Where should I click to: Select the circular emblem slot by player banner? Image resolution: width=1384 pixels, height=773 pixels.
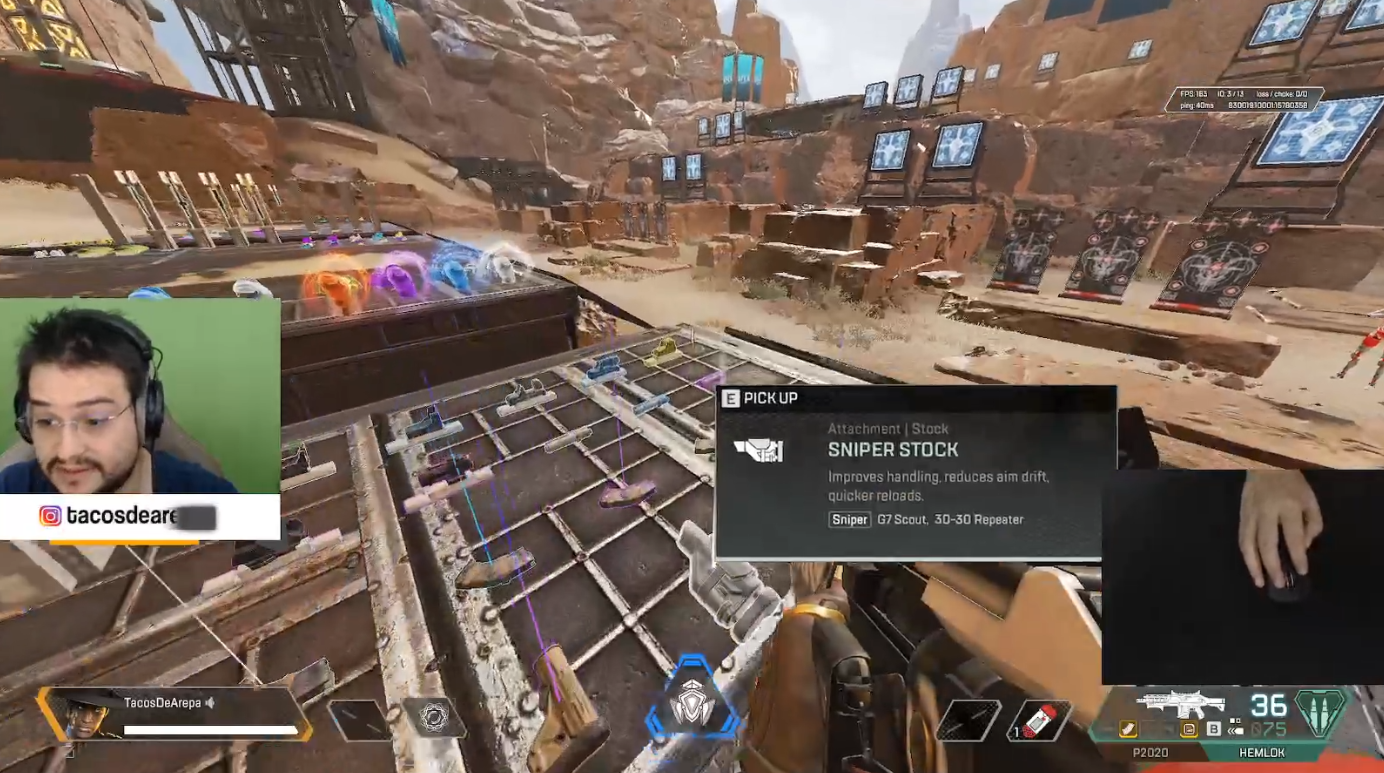tap(434, 717)
